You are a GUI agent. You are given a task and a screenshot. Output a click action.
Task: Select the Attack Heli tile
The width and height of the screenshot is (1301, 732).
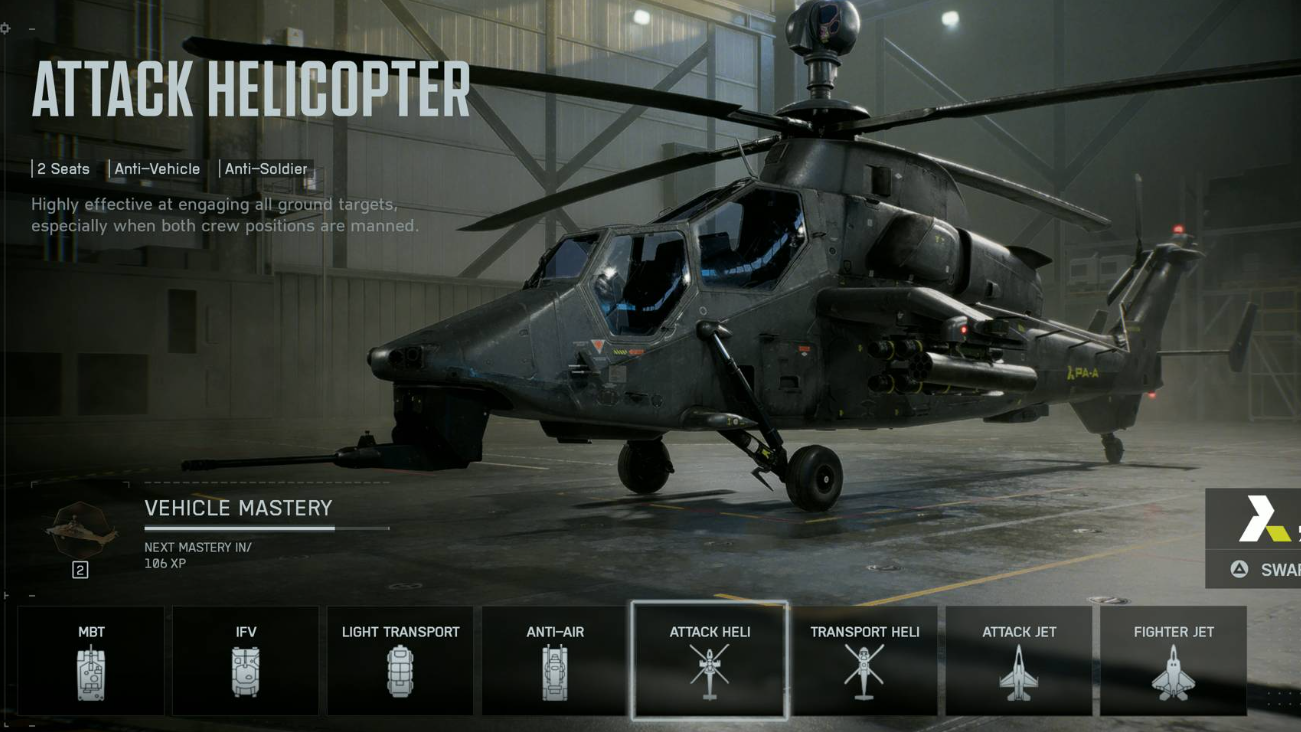coord(710,660)
